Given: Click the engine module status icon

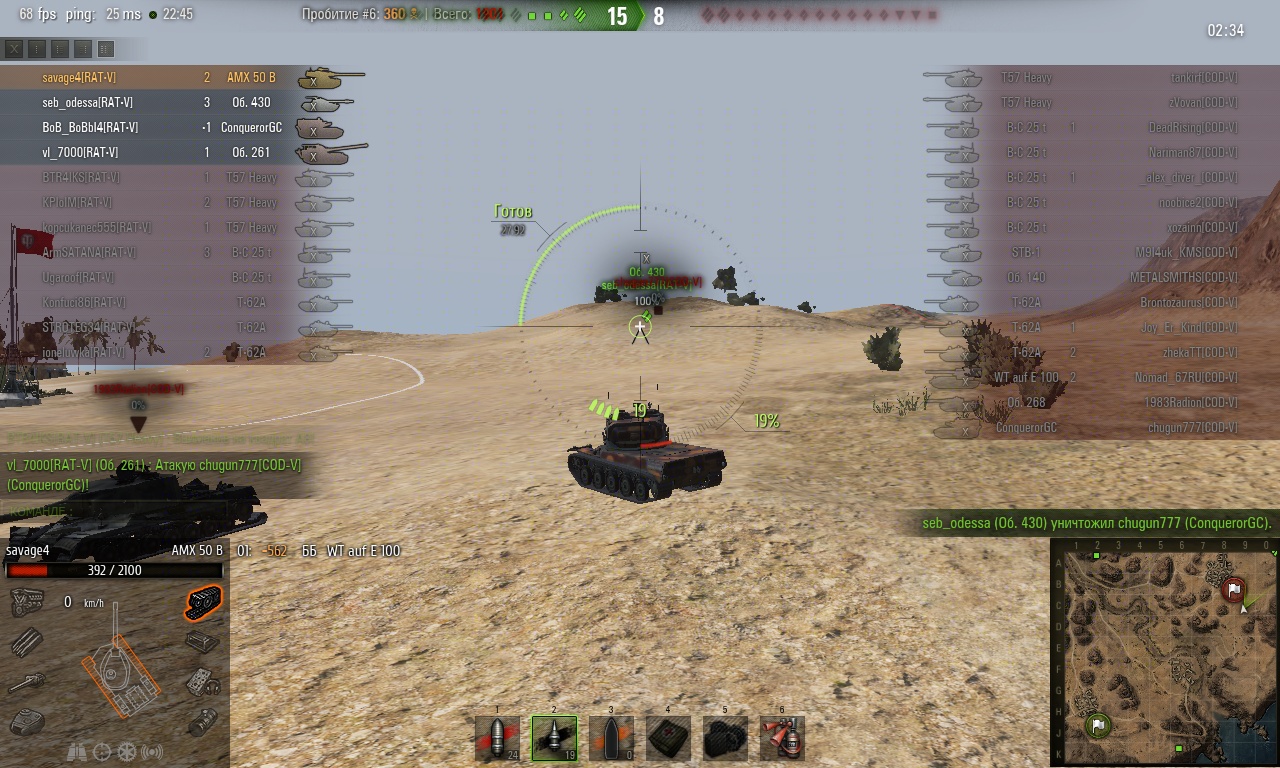Looking at the screenshot, I should click(x=27, y=601).
